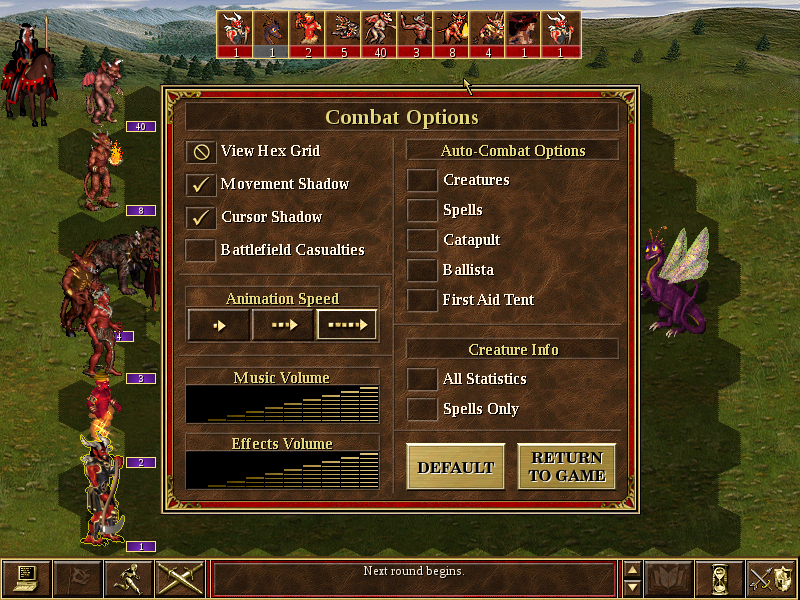Image resolution: width=800 pixels, height=600 pixels.
Task: Click the hourglass wait button
Action: pos(716,578)
